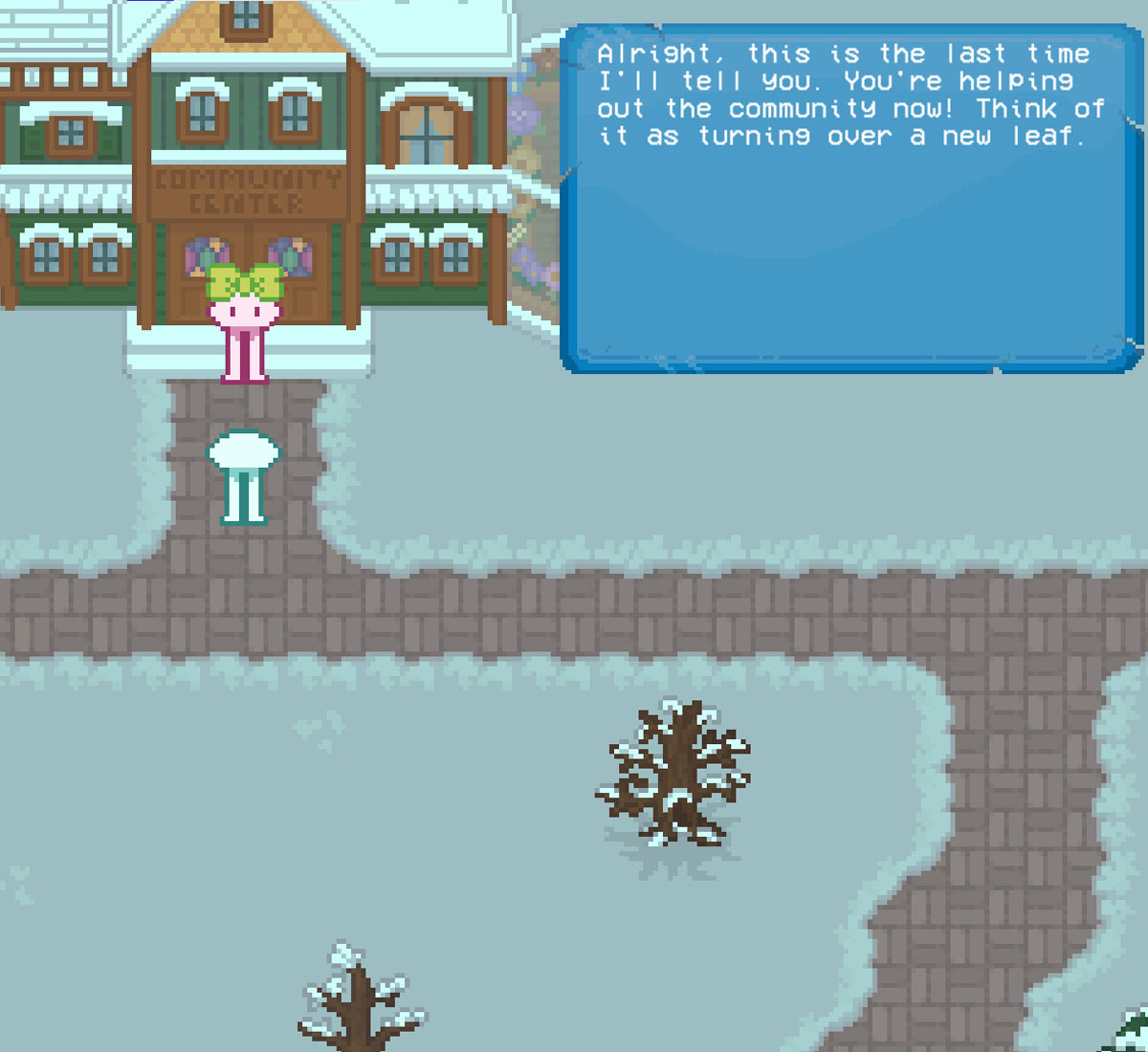This screenshot has width=1148, height=1052.
Task: Click the blue dialogue box to continue
Action: (x=850, y=199)
